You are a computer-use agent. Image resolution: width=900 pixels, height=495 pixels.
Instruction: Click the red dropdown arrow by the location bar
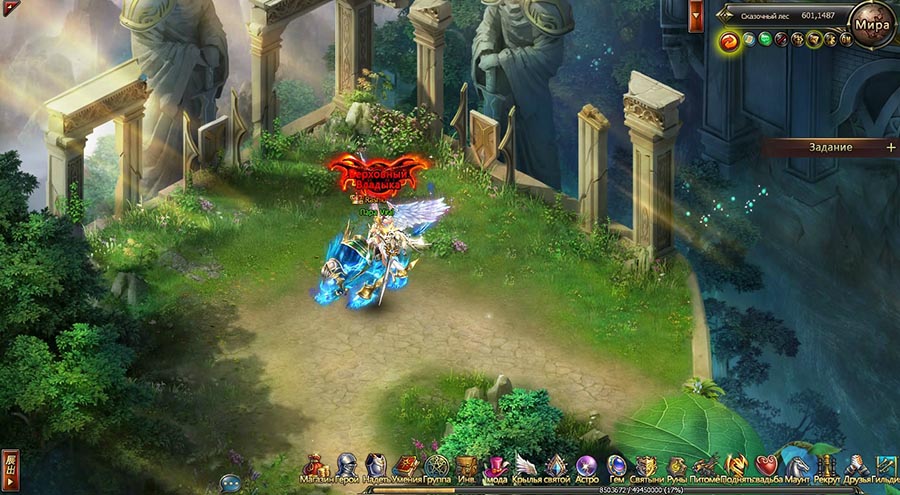pyautogui.click(x=696, y=14)
